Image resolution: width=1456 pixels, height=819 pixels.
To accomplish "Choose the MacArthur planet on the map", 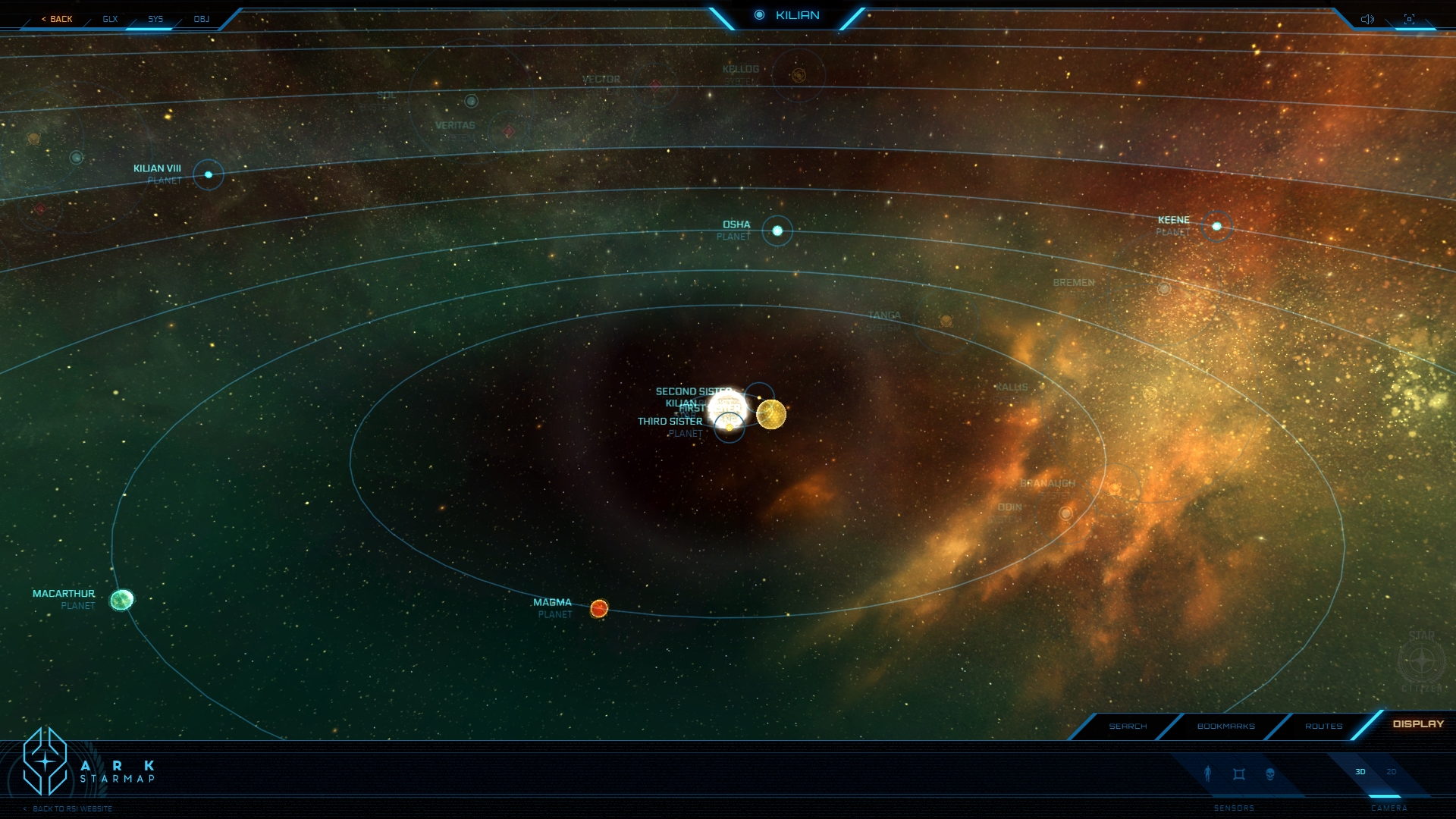I will [x=122, y=600].
